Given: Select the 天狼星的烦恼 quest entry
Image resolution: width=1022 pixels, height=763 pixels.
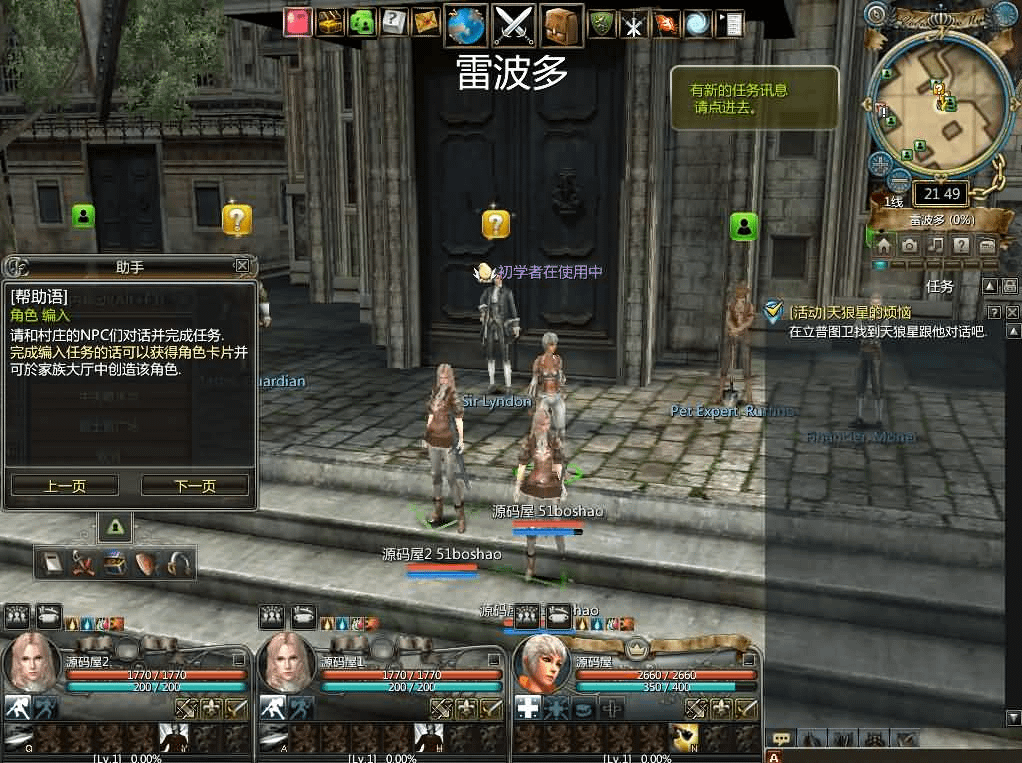Looking at the screenshot, I should [849, 313].
